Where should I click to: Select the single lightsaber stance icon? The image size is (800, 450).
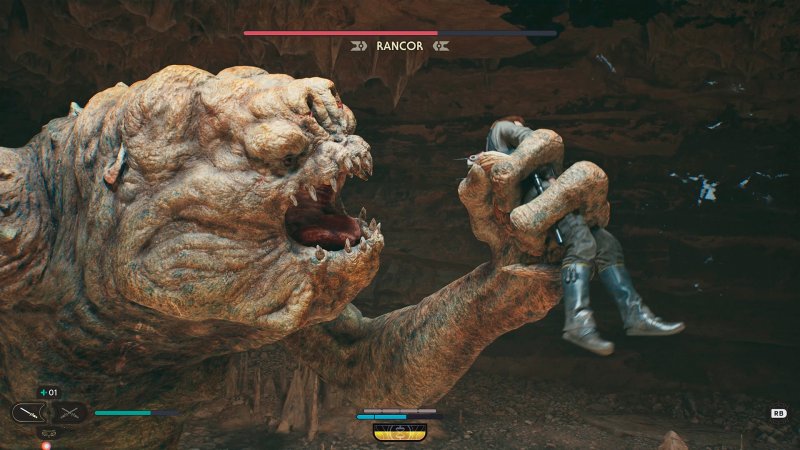28,412
